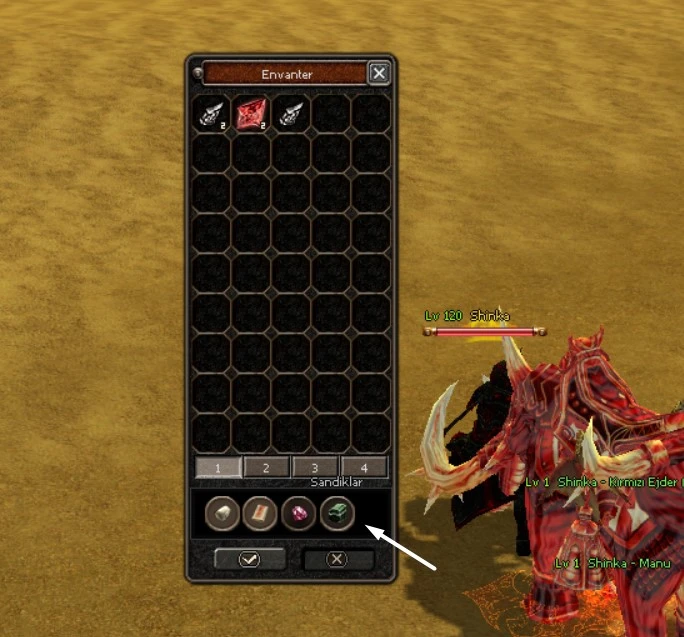Select the orange book category icon
The width and height of the screenshot is (684, 637).
point(260,514)
